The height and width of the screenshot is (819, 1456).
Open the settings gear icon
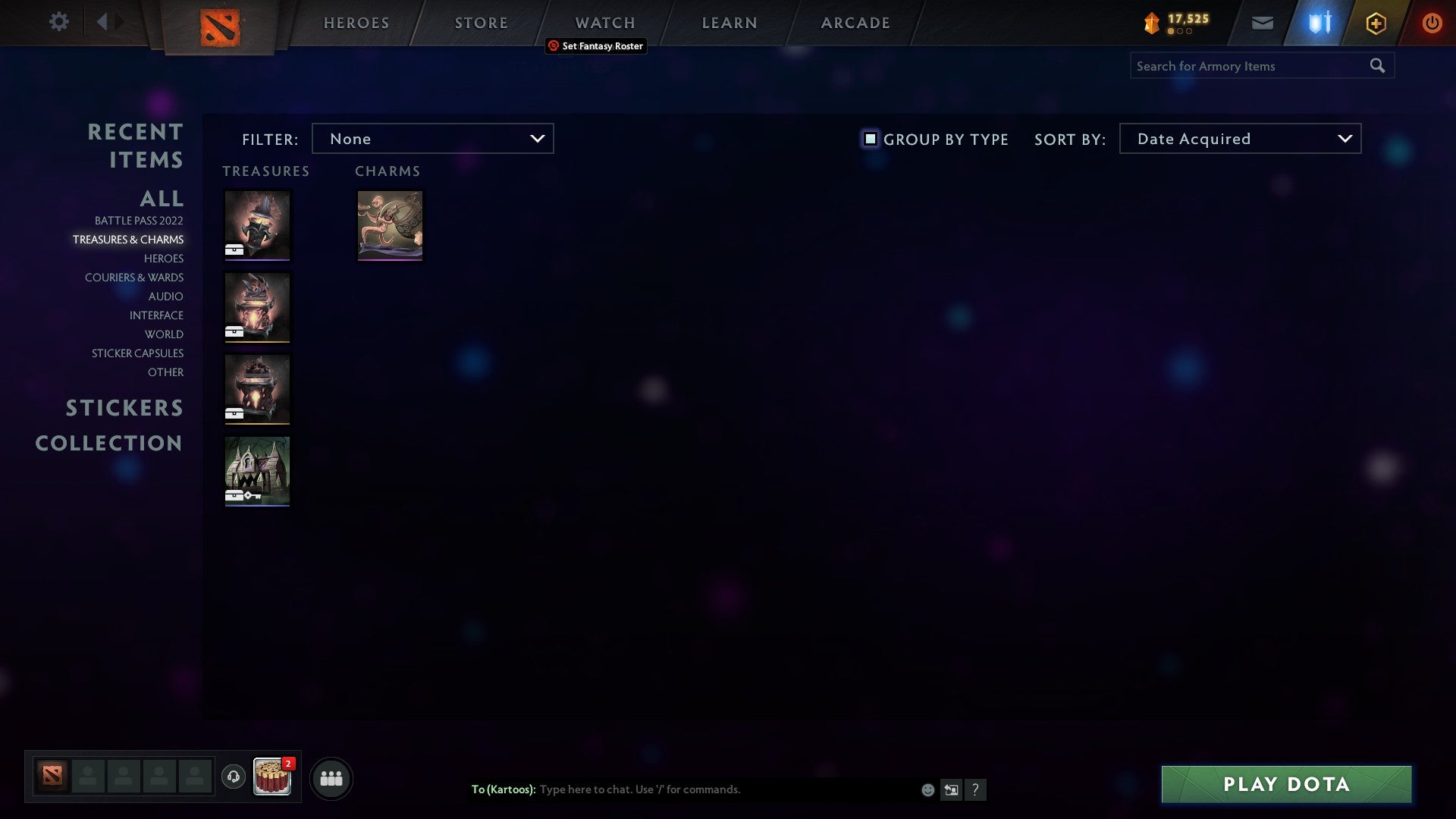pos(58,22)
